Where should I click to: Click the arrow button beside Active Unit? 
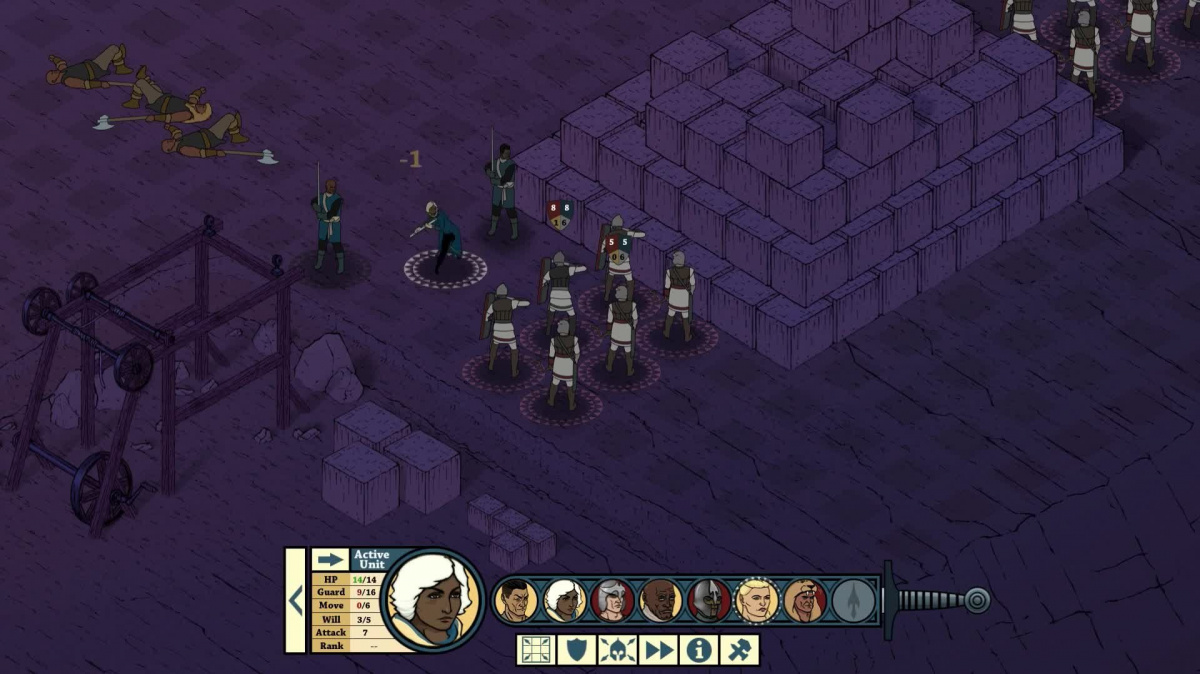point(330,559)
